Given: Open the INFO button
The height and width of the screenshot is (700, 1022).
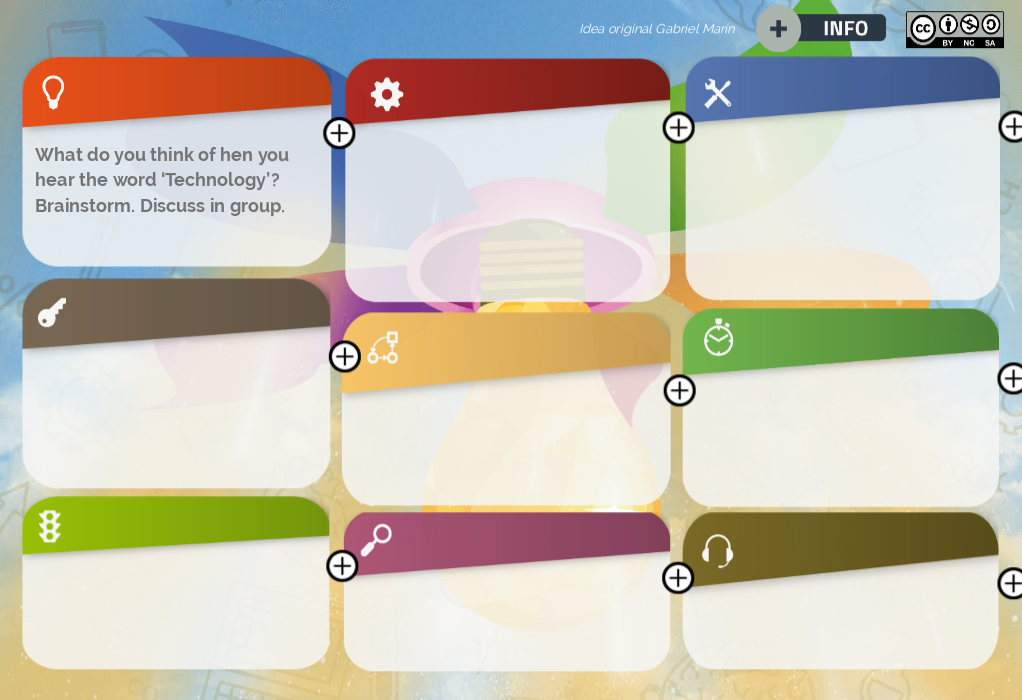Looking at the screenshot, I should [844, 28].
